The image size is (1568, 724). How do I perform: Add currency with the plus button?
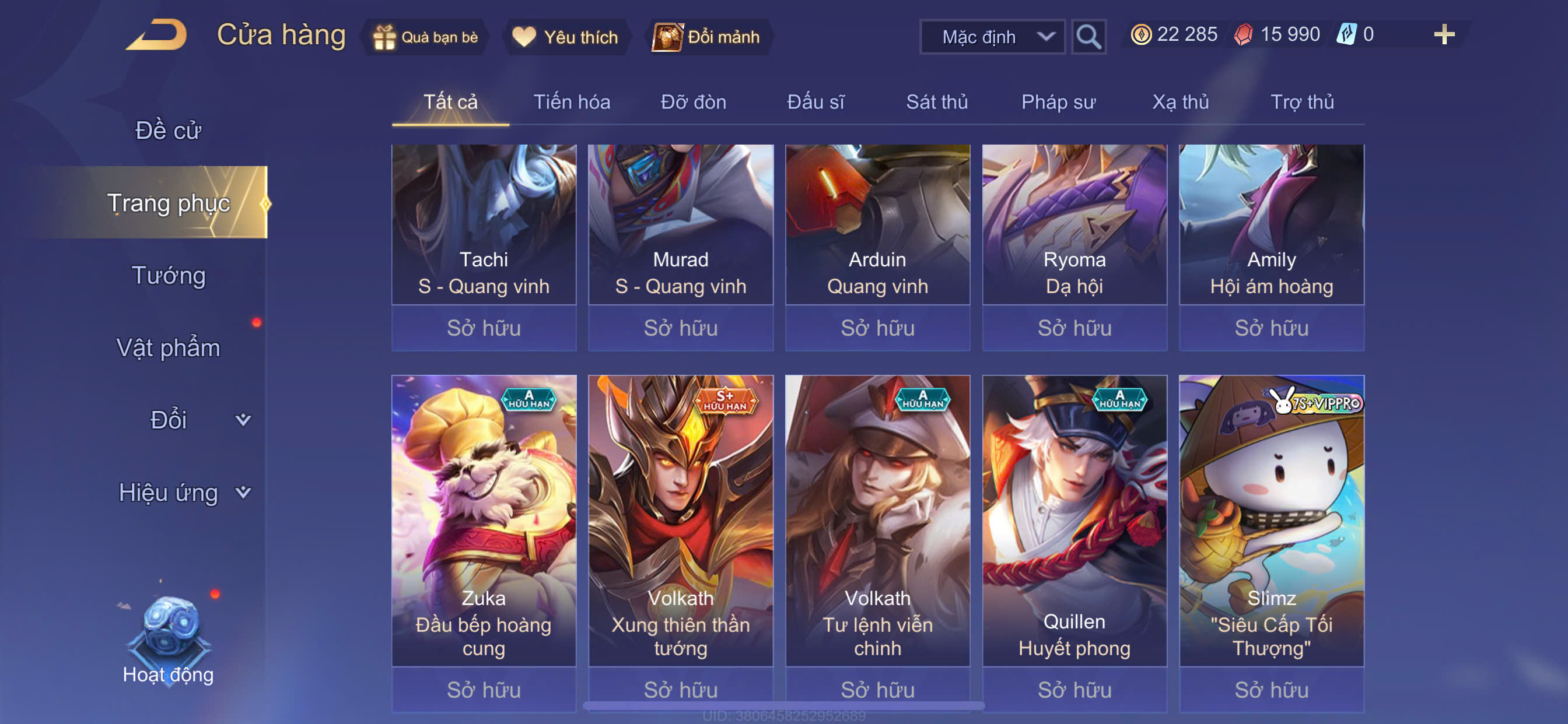click(x=1443, y=34)
